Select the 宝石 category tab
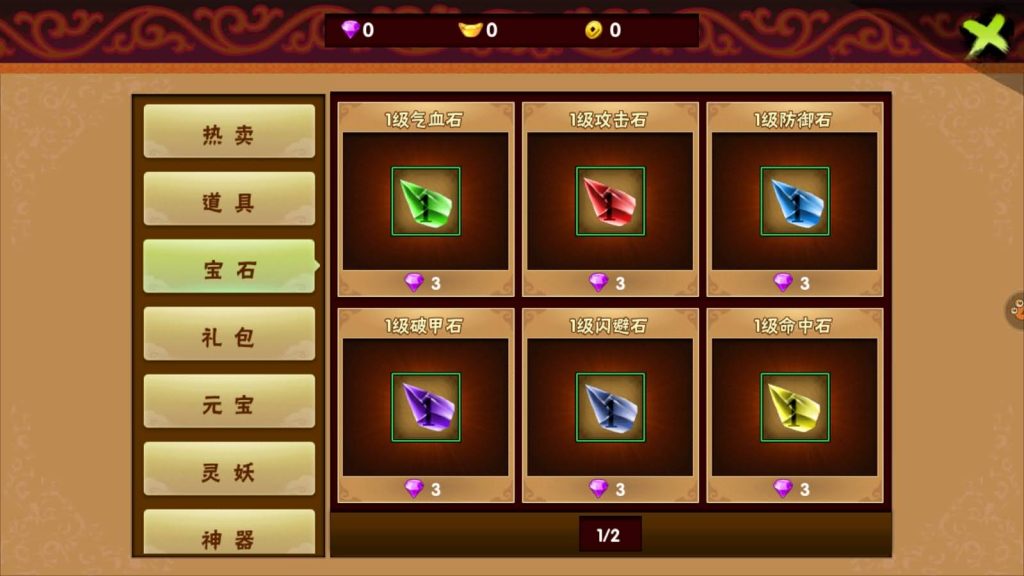Screen dimensions: 1024x576 pyautogui.click(x=229, y=267)
